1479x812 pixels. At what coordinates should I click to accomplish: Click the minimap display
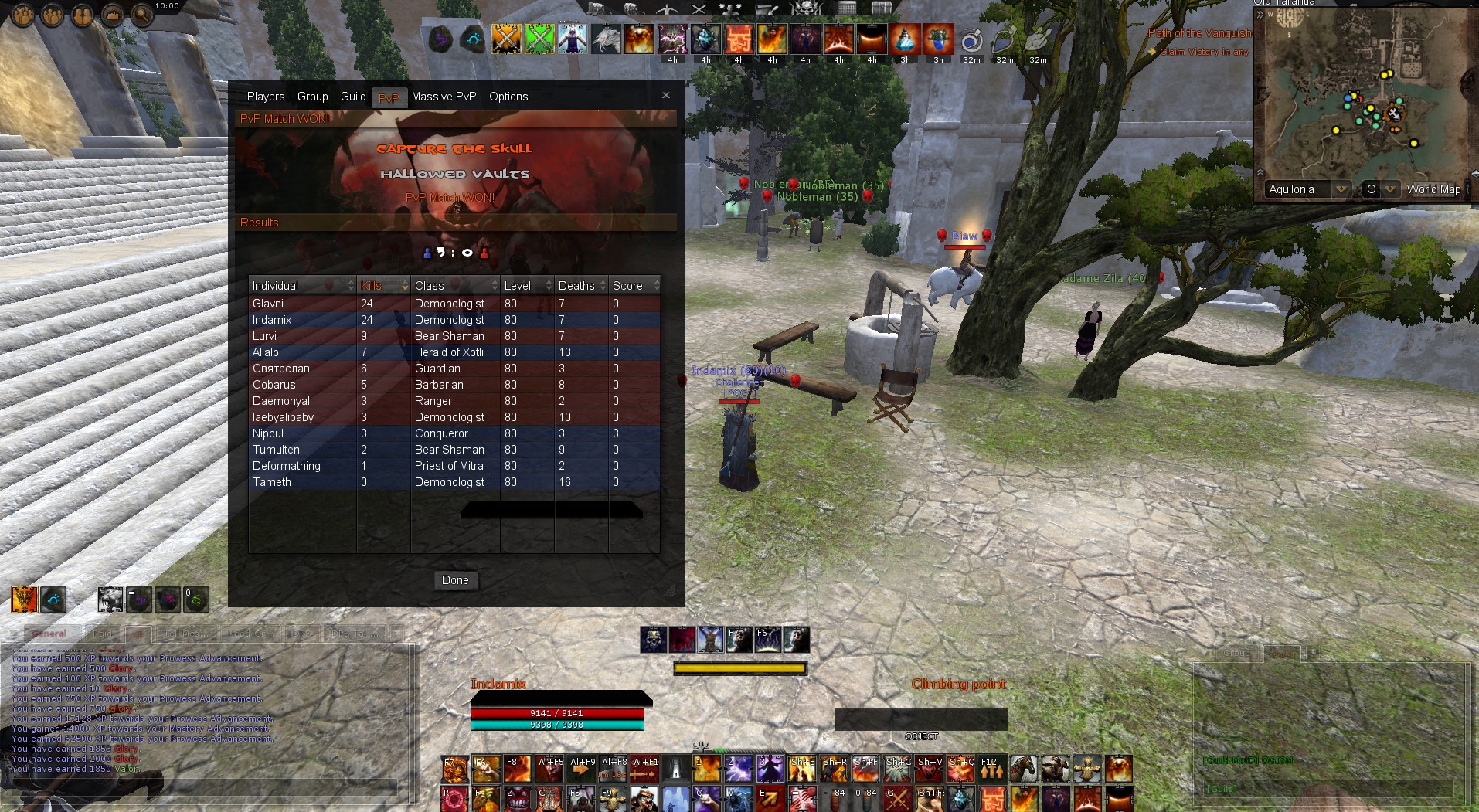(1368, 100)
